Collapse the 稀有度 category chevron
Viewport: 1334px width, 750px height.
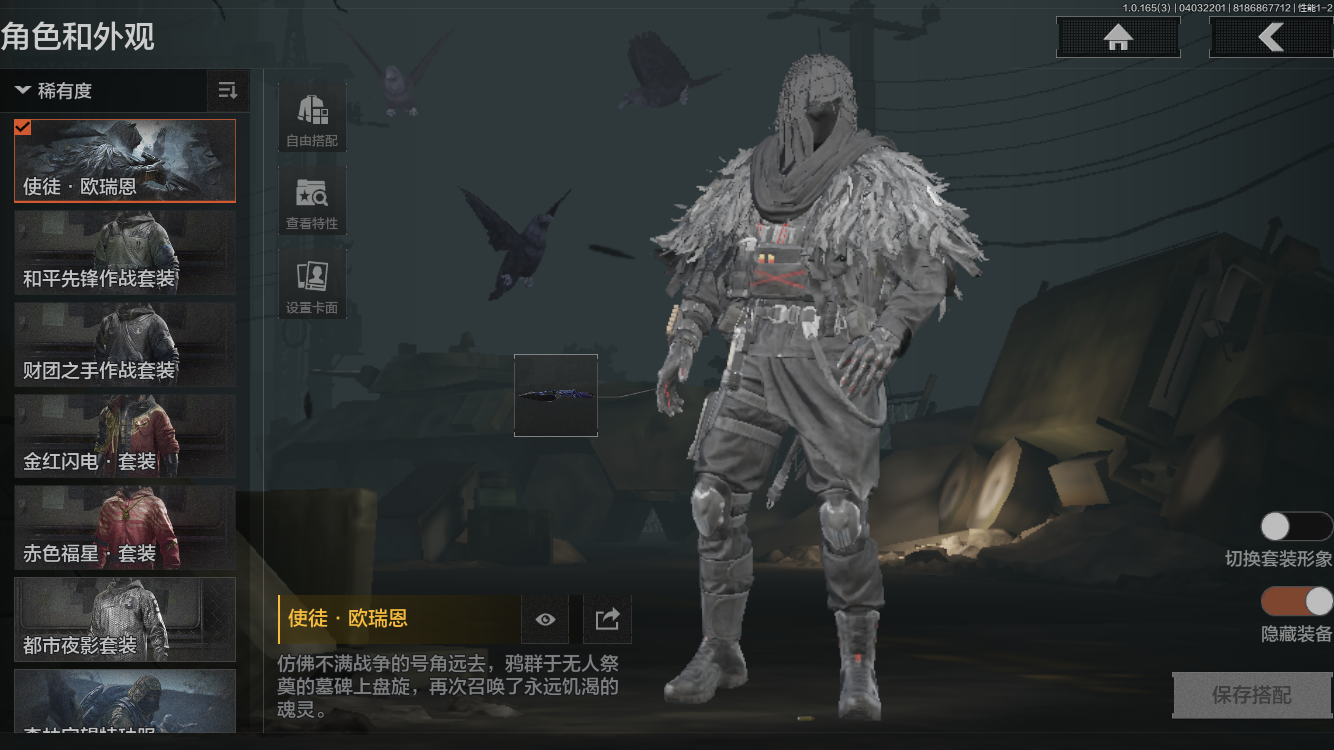[22, 91]
